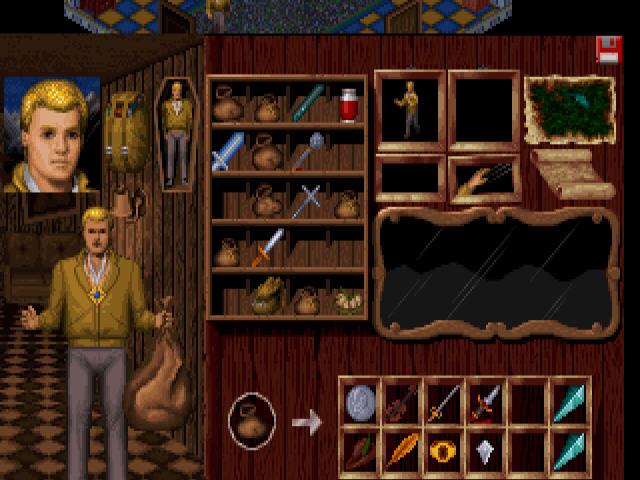The width and height of the screenshot is (640, 480).
Task: Select the silver coin in the pouch grid
Action: (360, 401)
